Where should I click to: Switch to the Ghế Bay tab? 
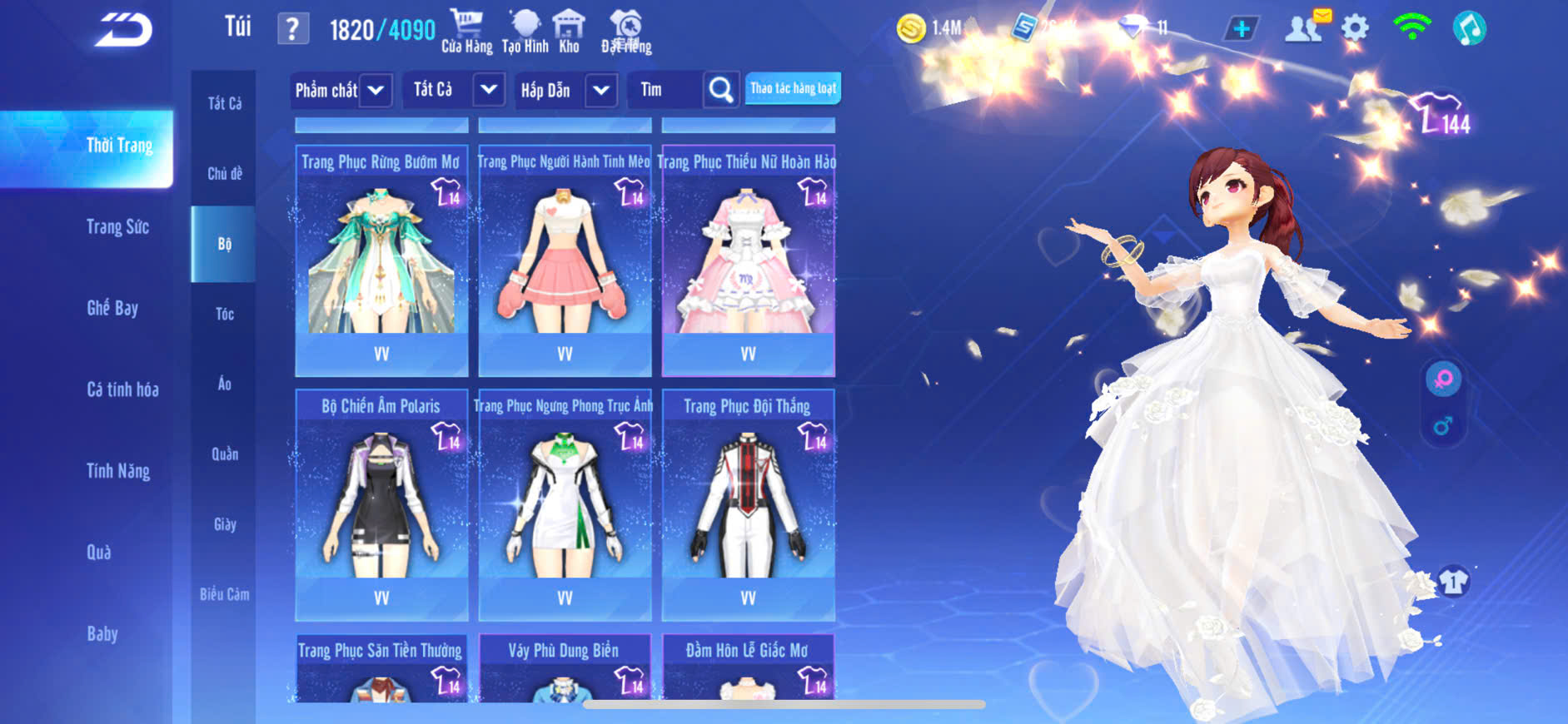[x=112, y=309]
